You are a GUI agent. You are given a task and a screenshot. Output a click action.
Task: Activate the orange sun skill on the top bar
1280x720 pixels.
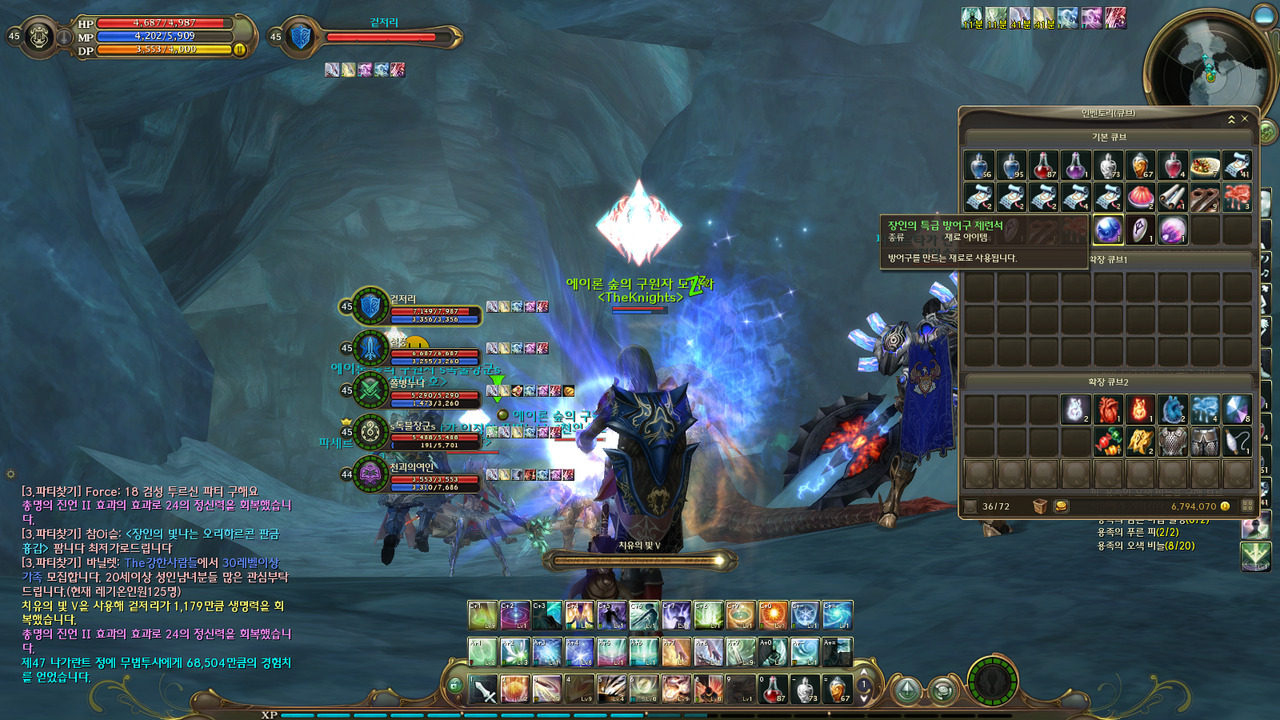point(772,615)
